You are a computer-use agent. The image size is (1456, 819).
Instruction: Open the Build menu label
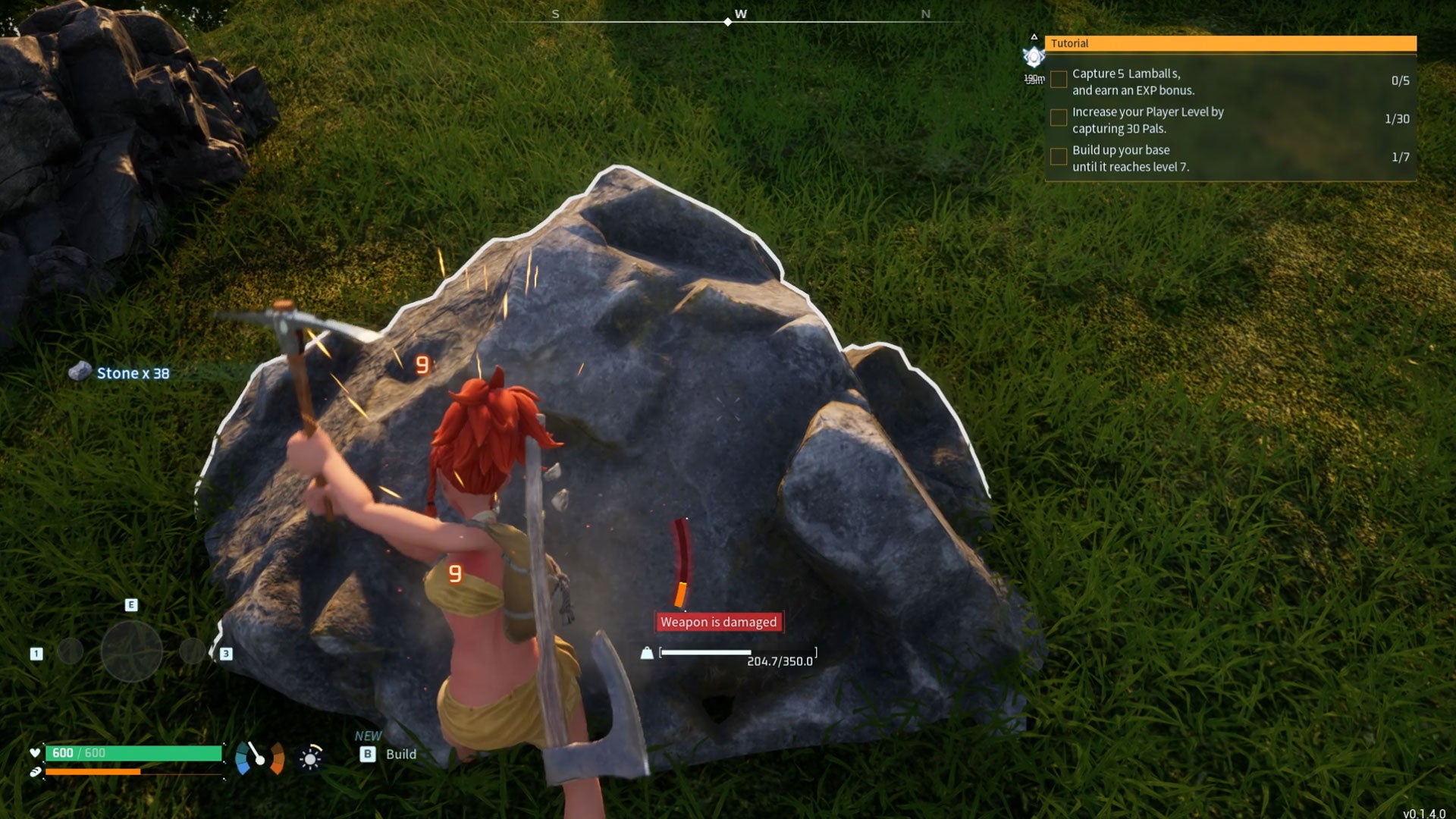(400, 754)
